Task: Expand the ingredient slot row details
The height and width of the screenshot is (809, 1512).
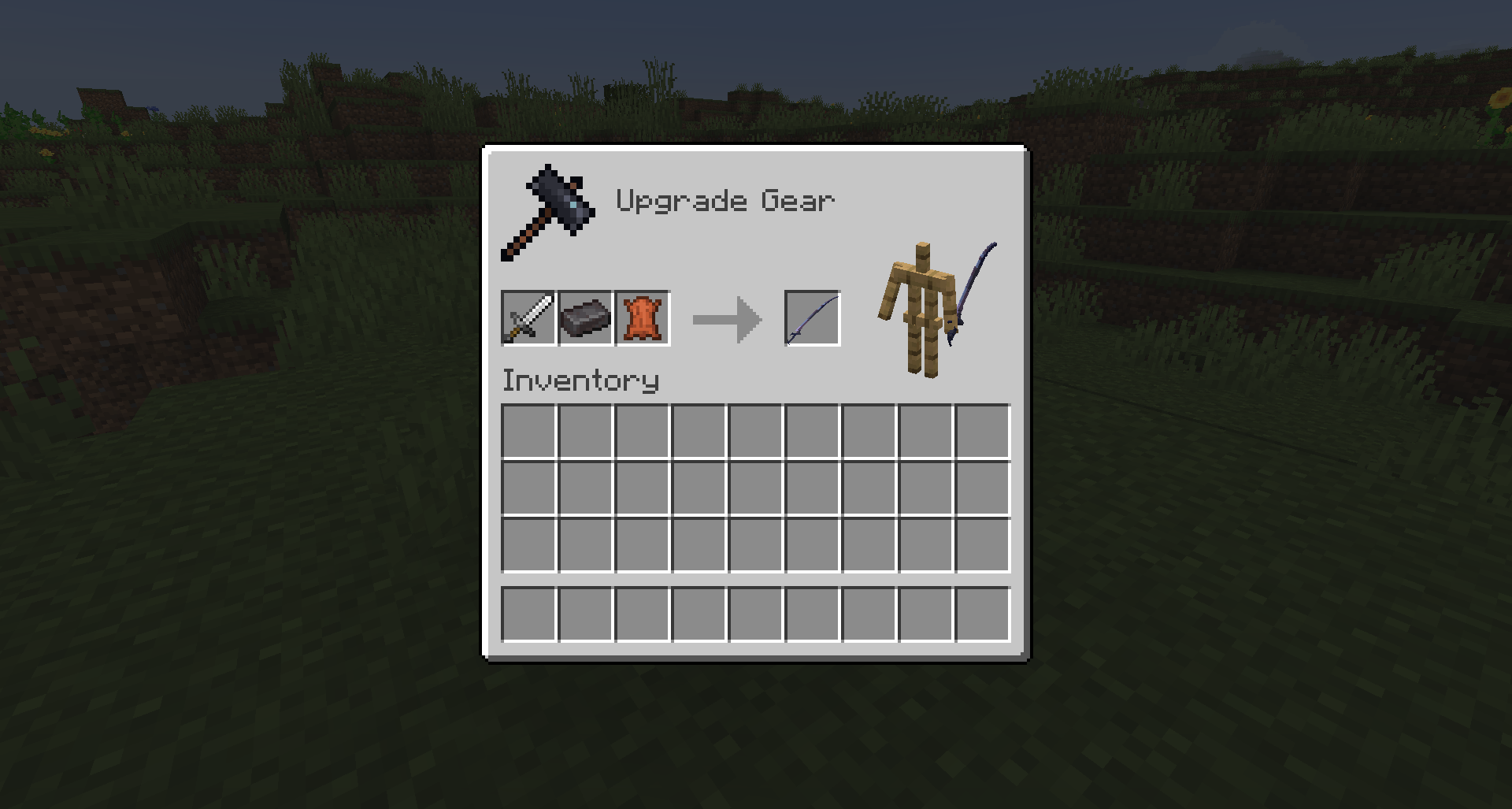Action: pos(584,318)
